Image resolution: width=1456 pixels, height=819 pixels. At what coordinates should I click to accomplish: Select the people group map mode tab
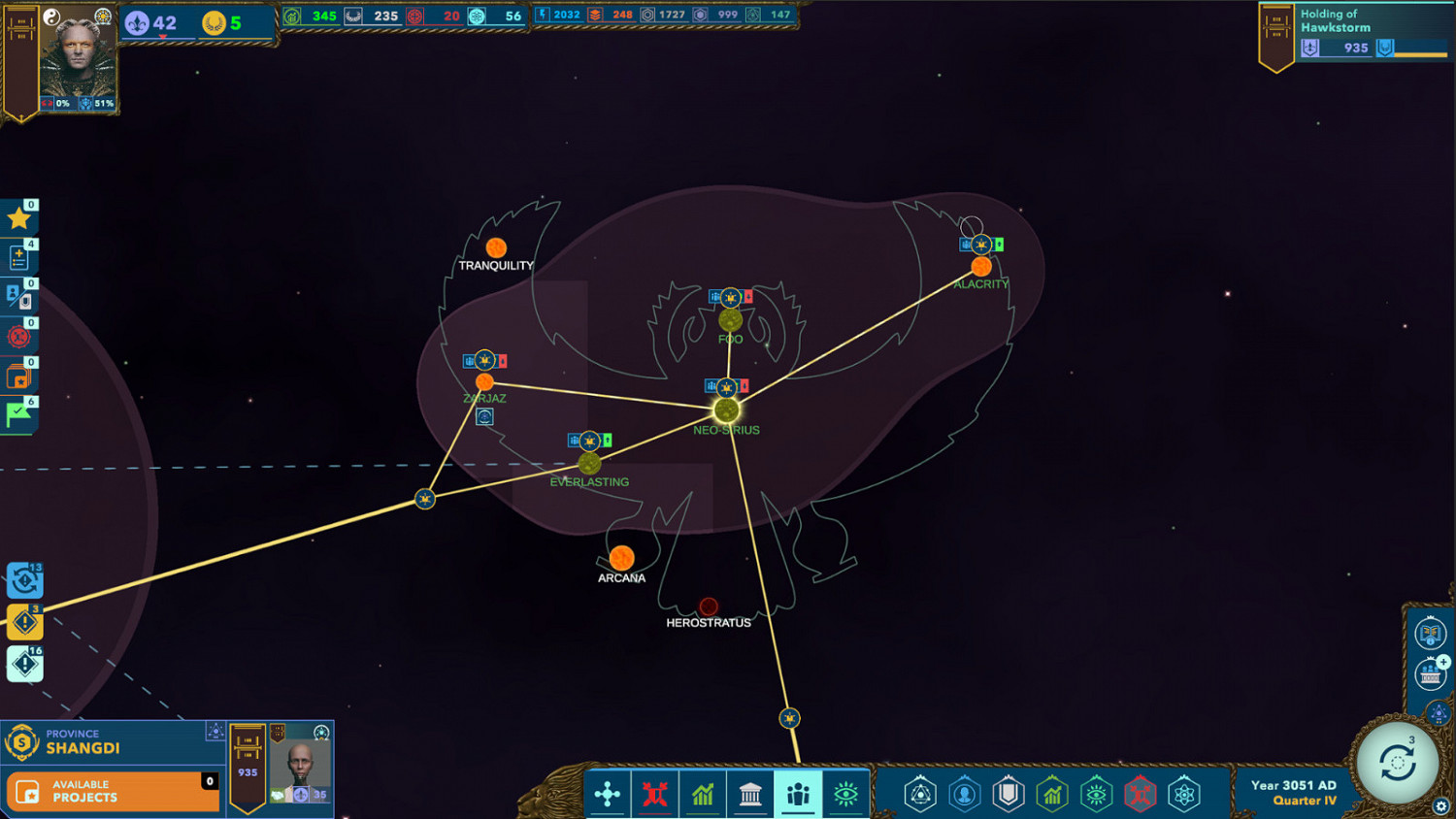point(798,795)
